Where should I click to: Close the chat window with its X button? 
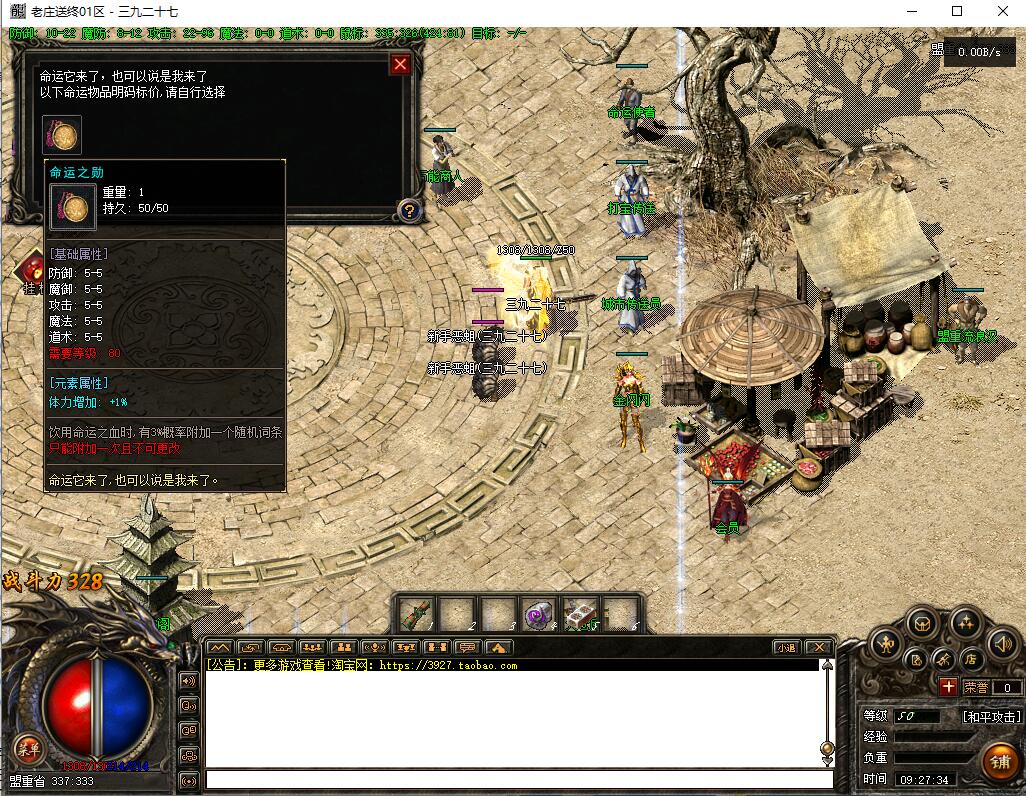818,648
